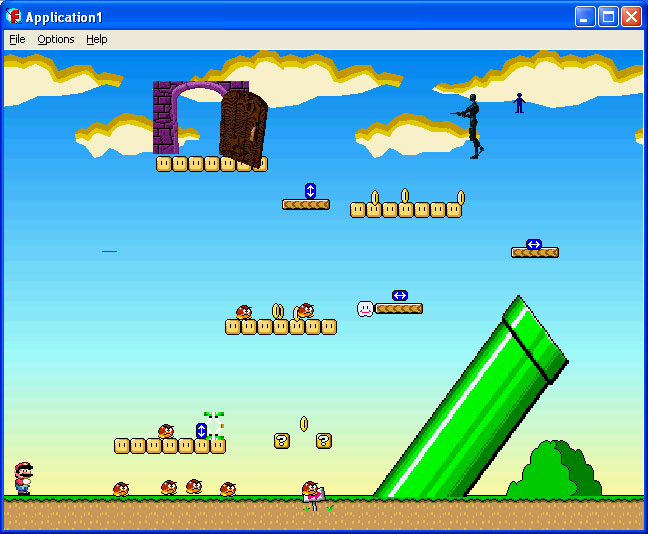Open the Help menu
Viewport: 648px width, 534px height.
click(x=96, y=39)
